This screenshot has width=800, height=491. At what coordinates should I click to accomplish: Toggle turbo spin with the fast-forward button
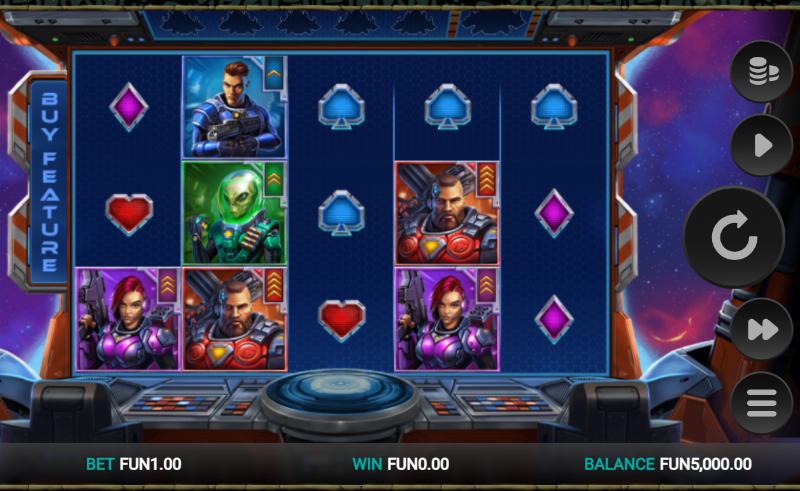pos(761,329)
